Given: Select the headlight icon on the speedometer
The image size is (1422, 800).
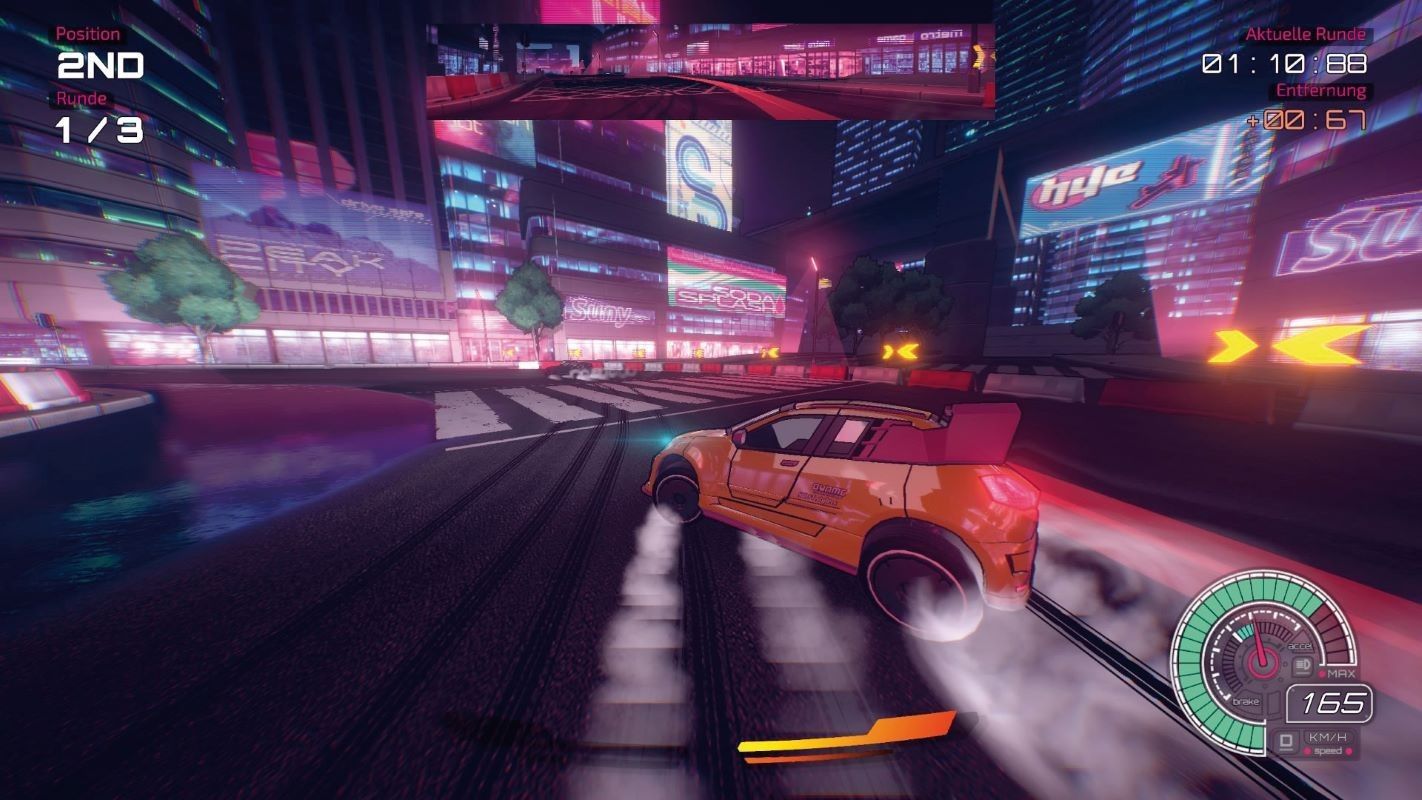Looking at the screenshot, I should 1302,665.
